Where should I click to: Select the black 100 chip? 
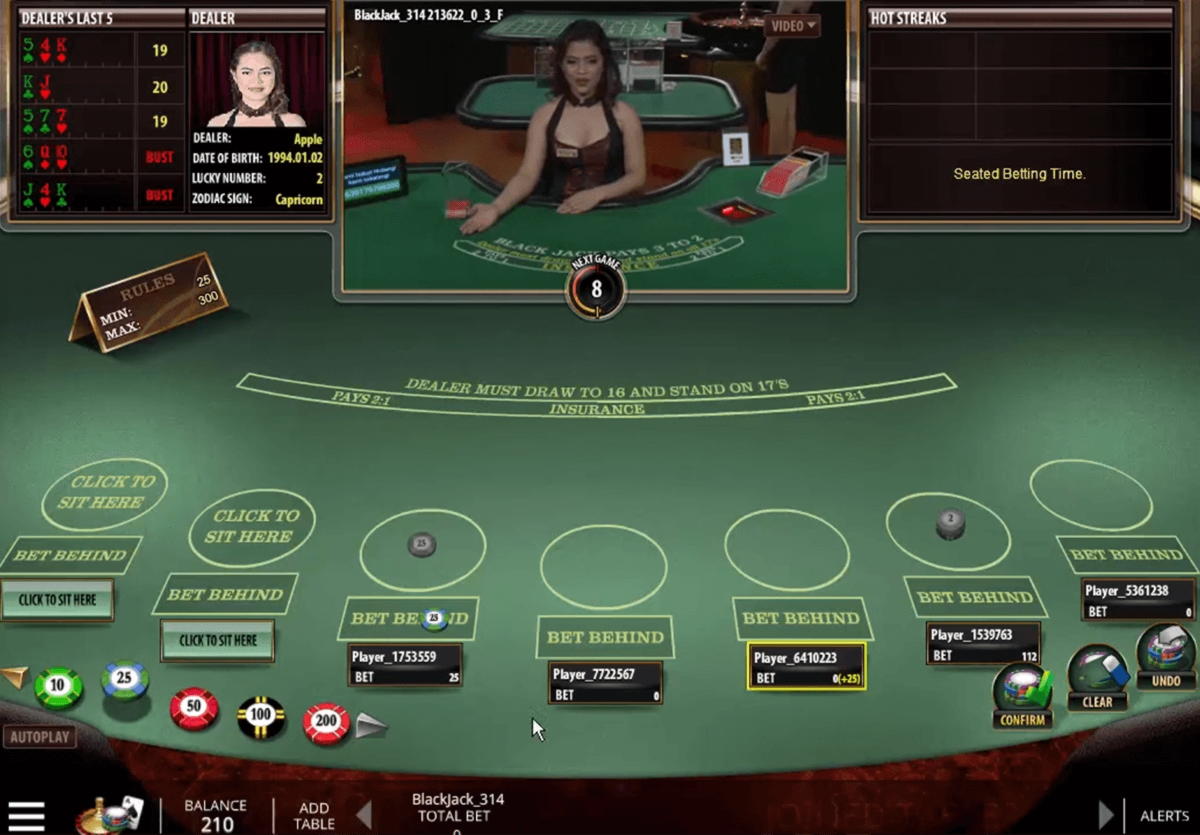pyautogui.click(x=261, y=716)
